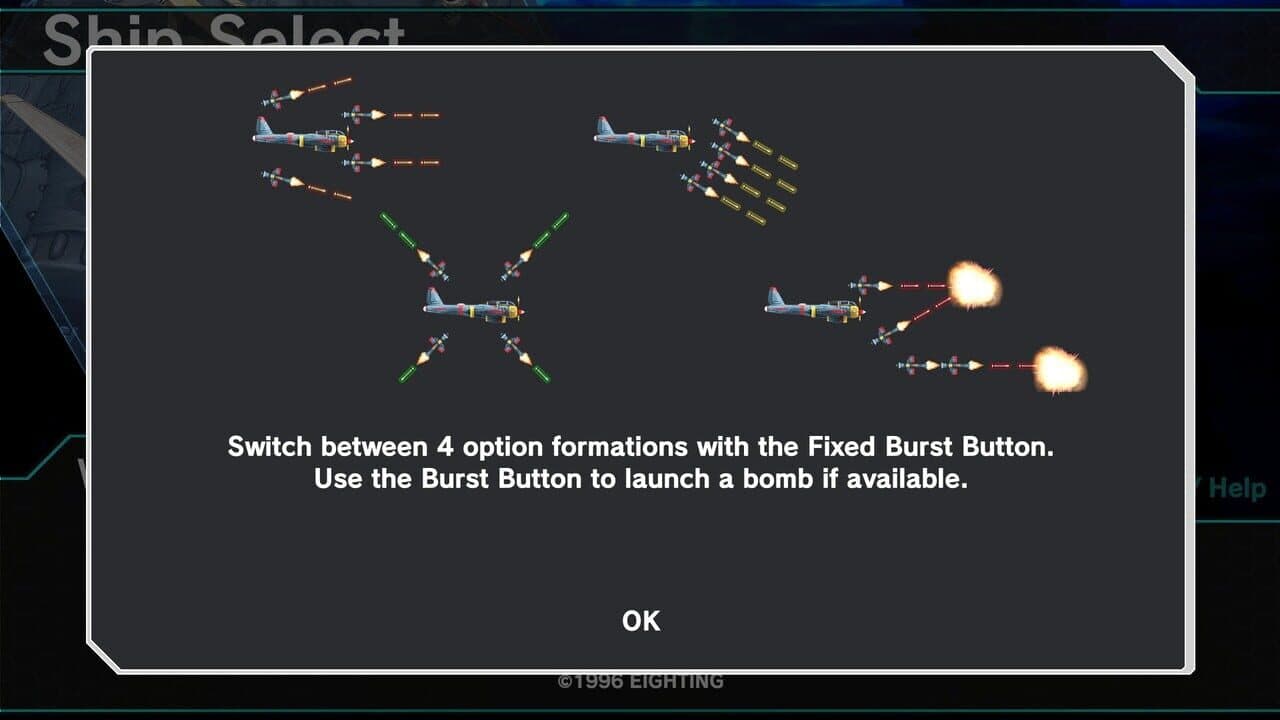Click the ©1996 EIGHTING copyright text
Image resolution: width=1280 pixels, height=720 pixels.
pyautogui.click(x=639, y=681)
